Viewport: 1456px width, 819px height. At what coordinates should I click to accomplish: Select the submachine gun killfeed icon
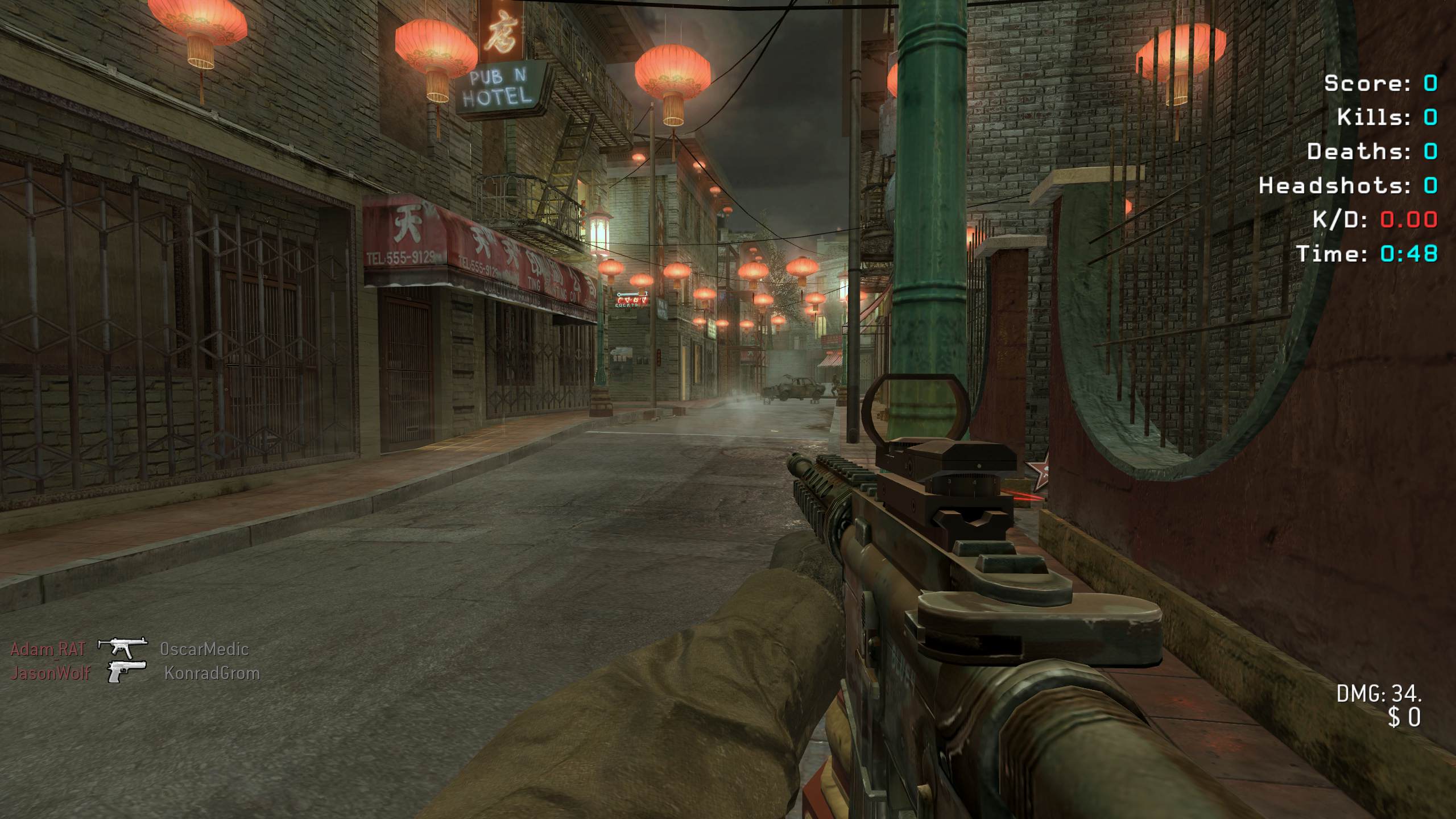[122, 648]
